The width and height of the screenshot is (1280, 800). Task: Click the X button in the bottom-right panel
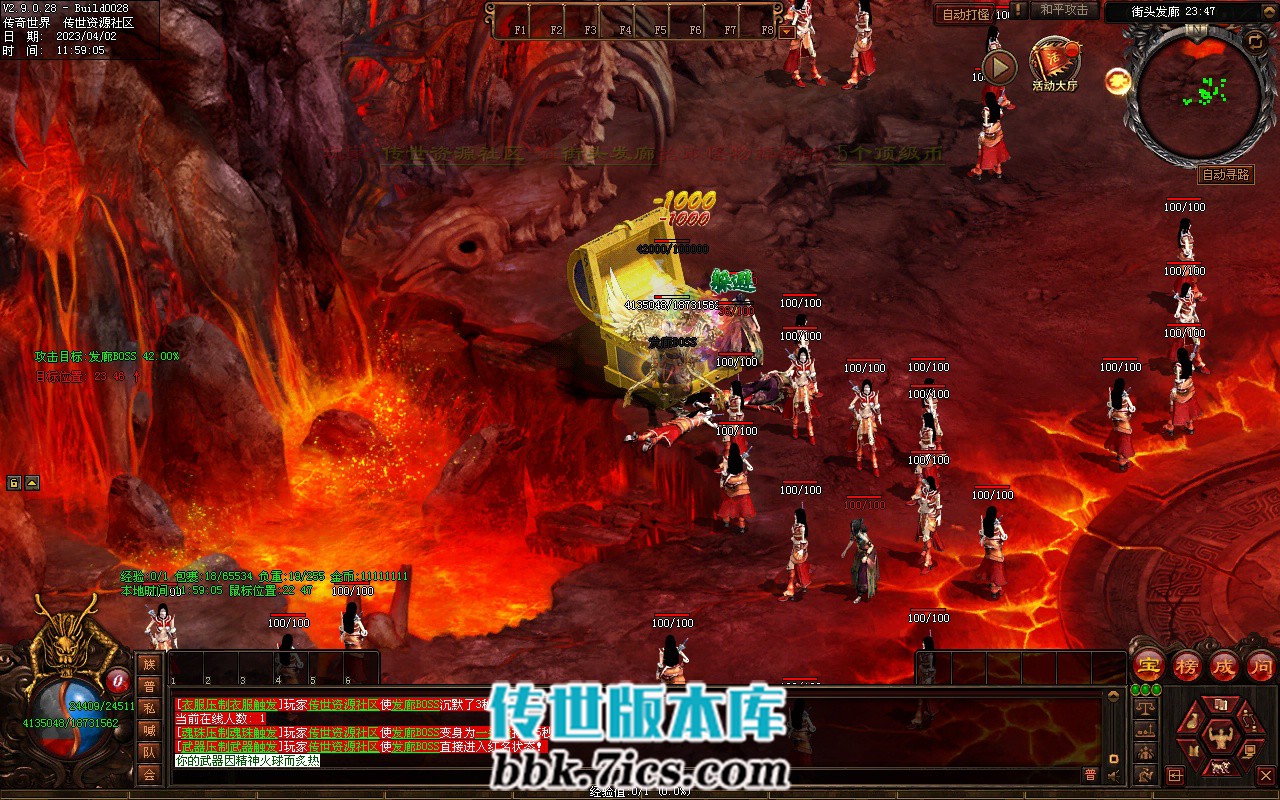pos(1265,775)
